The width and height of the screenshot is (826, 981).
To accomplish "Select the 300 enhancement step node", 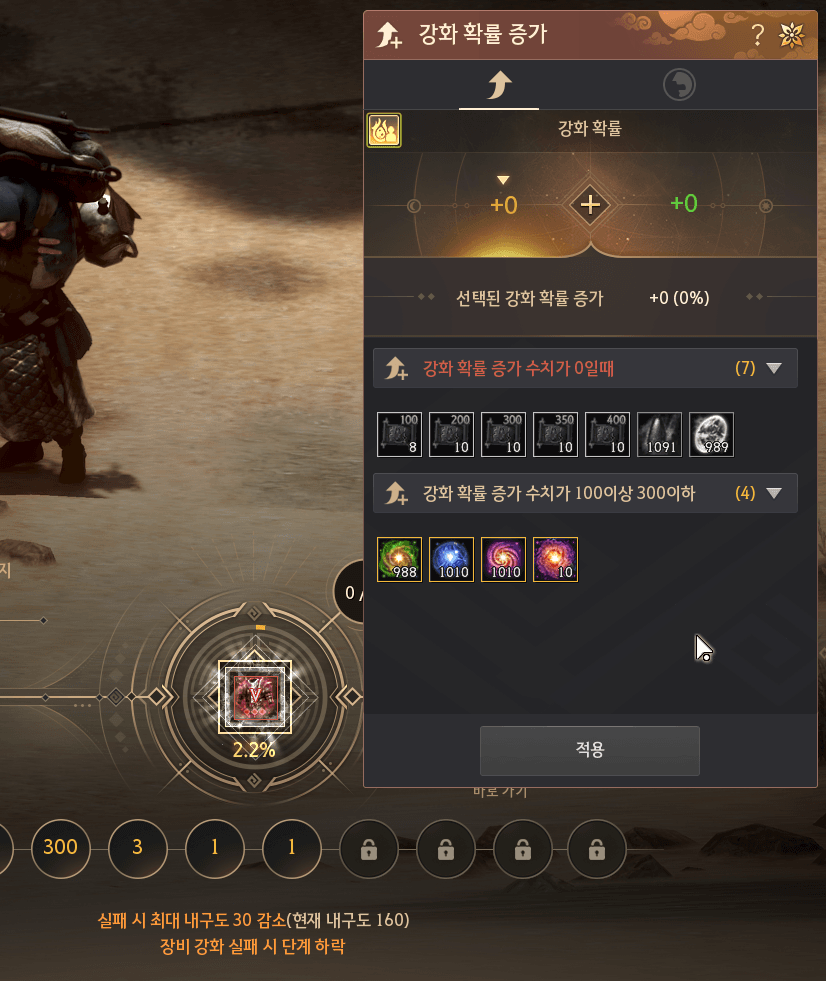I will click(60, 848).
